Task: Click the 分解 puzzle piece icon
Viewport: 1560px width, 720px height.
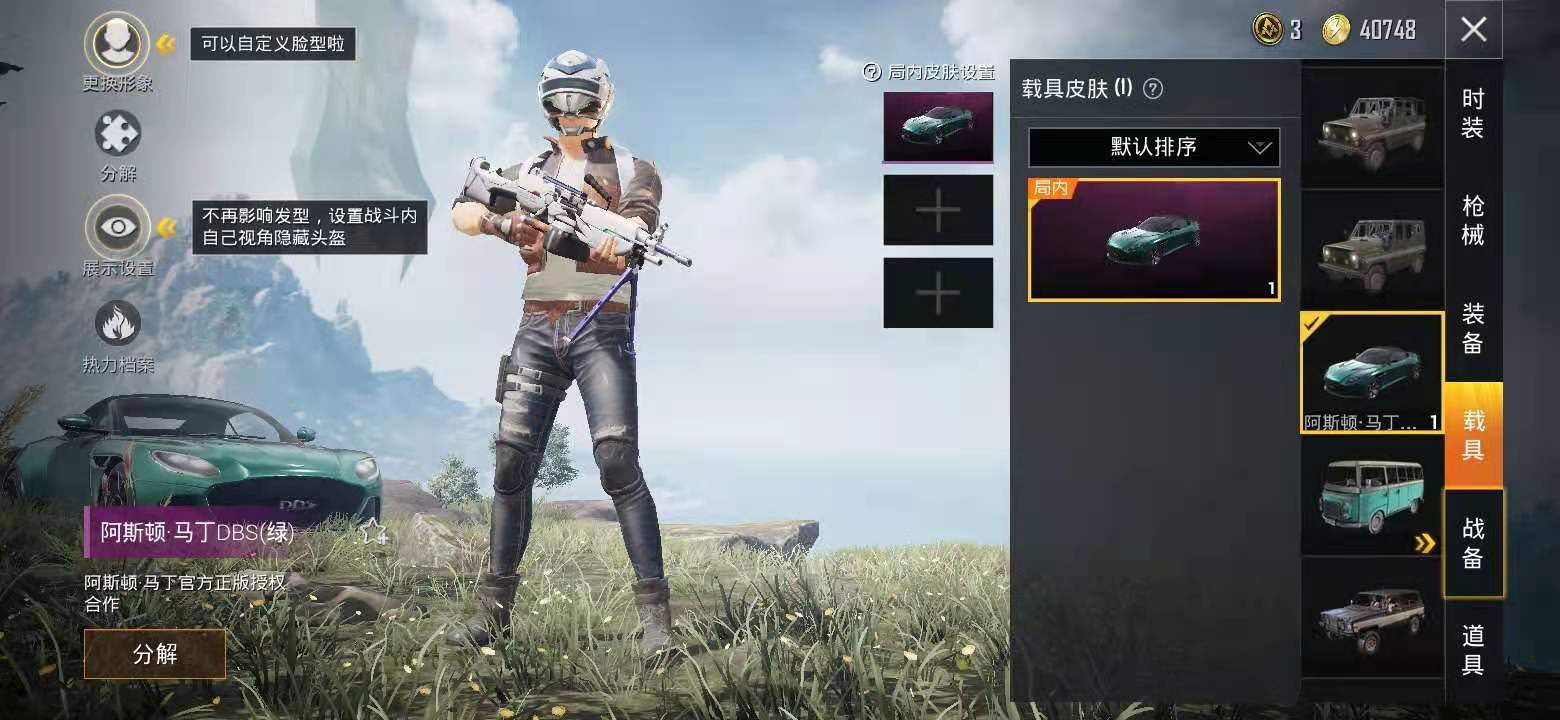Action: (118, 134)
